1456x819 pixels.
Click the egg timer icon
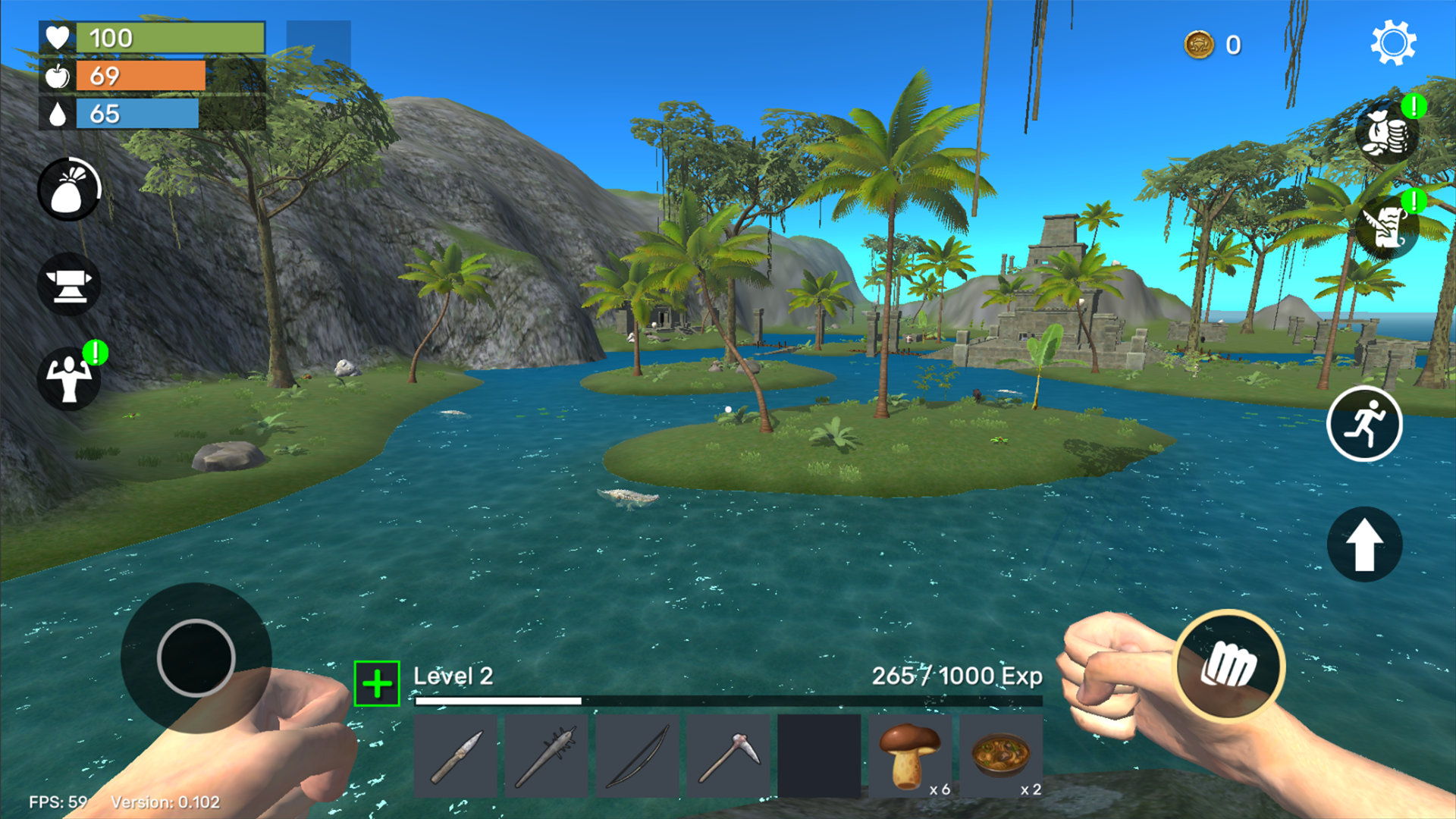[69, 189]
